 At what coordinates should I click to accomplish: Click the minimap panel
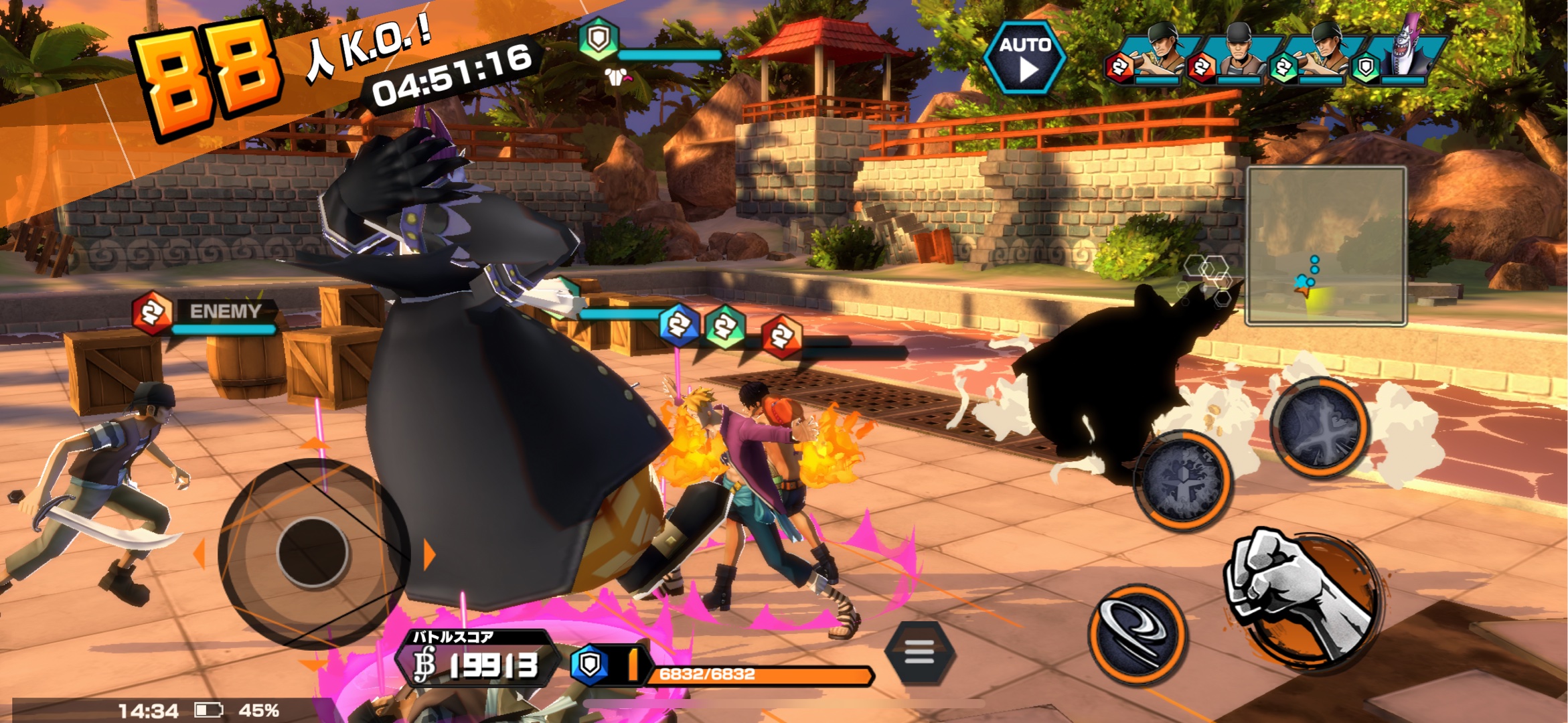pyautogui.click(x=1326, y=246)
